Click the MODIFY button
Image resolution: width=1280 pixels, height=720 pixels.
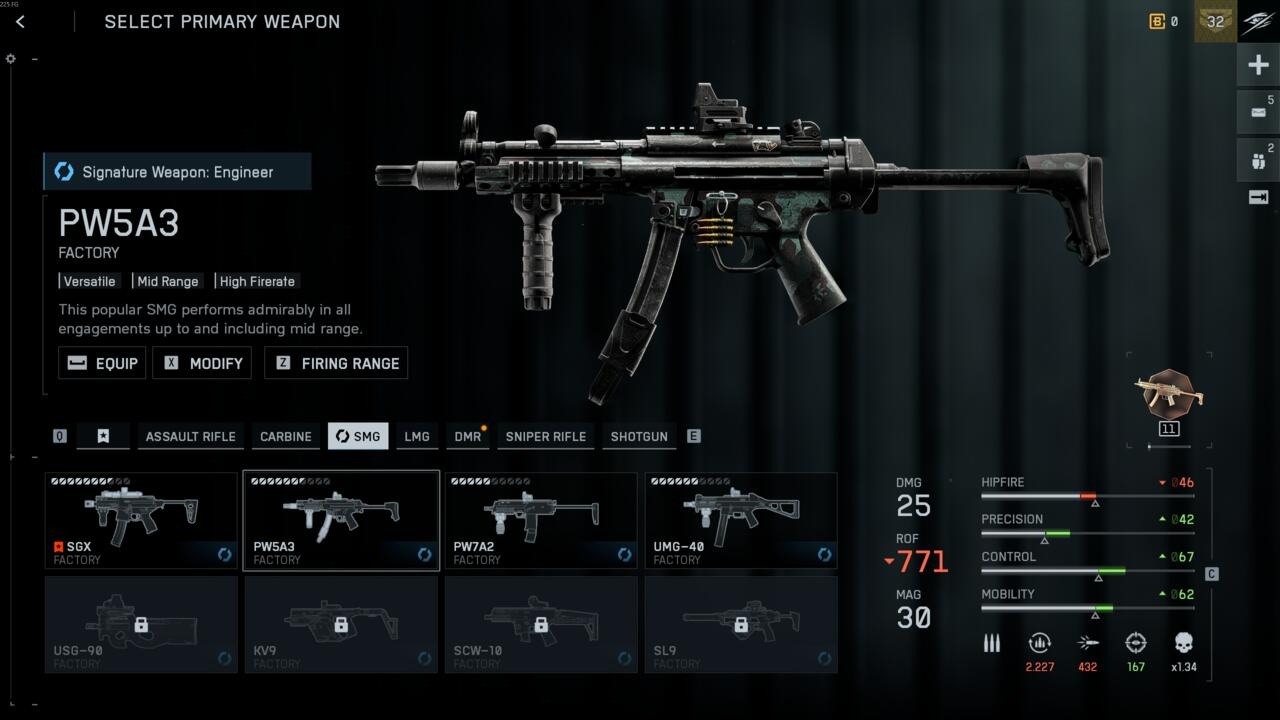point(201,363)
